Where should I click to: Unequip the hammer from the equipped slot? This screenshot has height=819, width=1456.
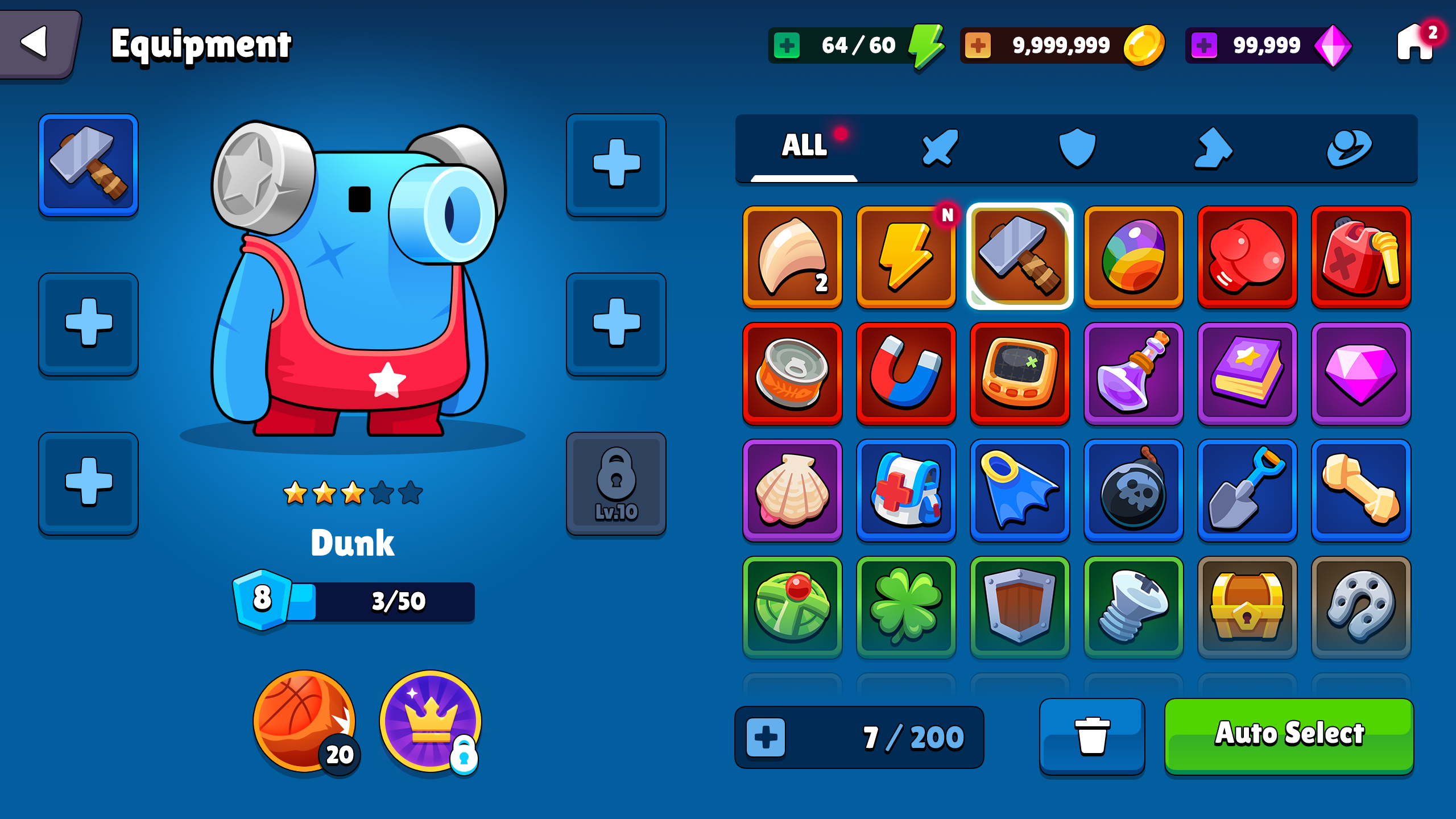(88, 165)
